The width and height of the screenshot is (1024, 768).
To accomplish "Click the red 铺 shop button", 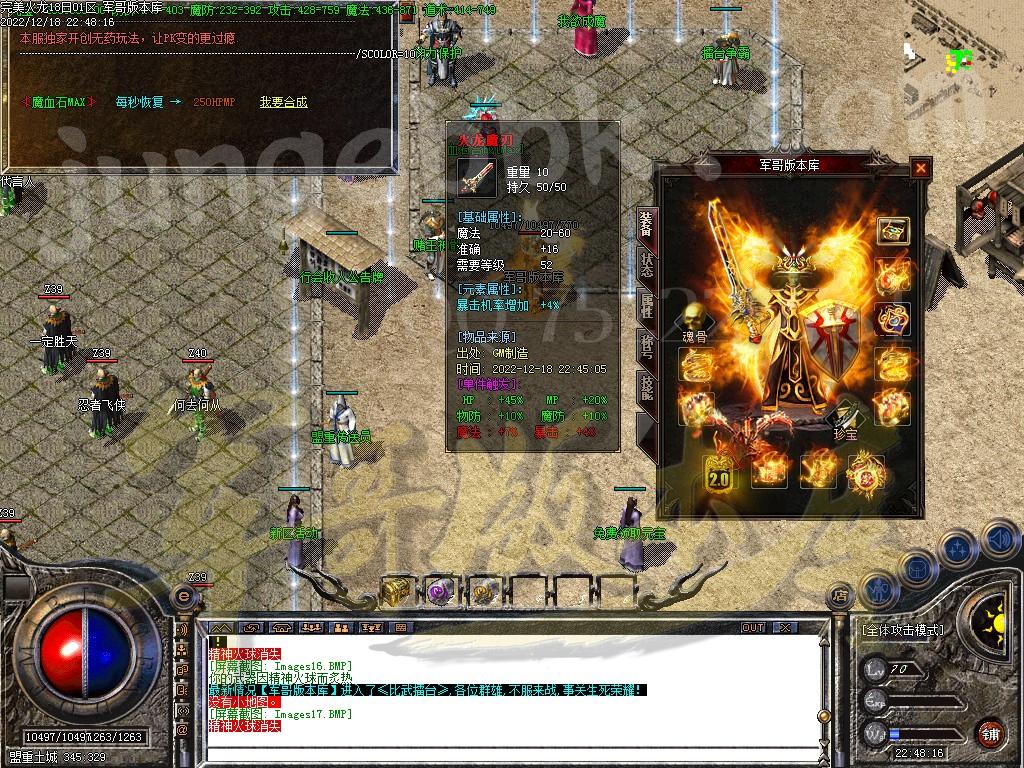I will (x=990, y=733).
